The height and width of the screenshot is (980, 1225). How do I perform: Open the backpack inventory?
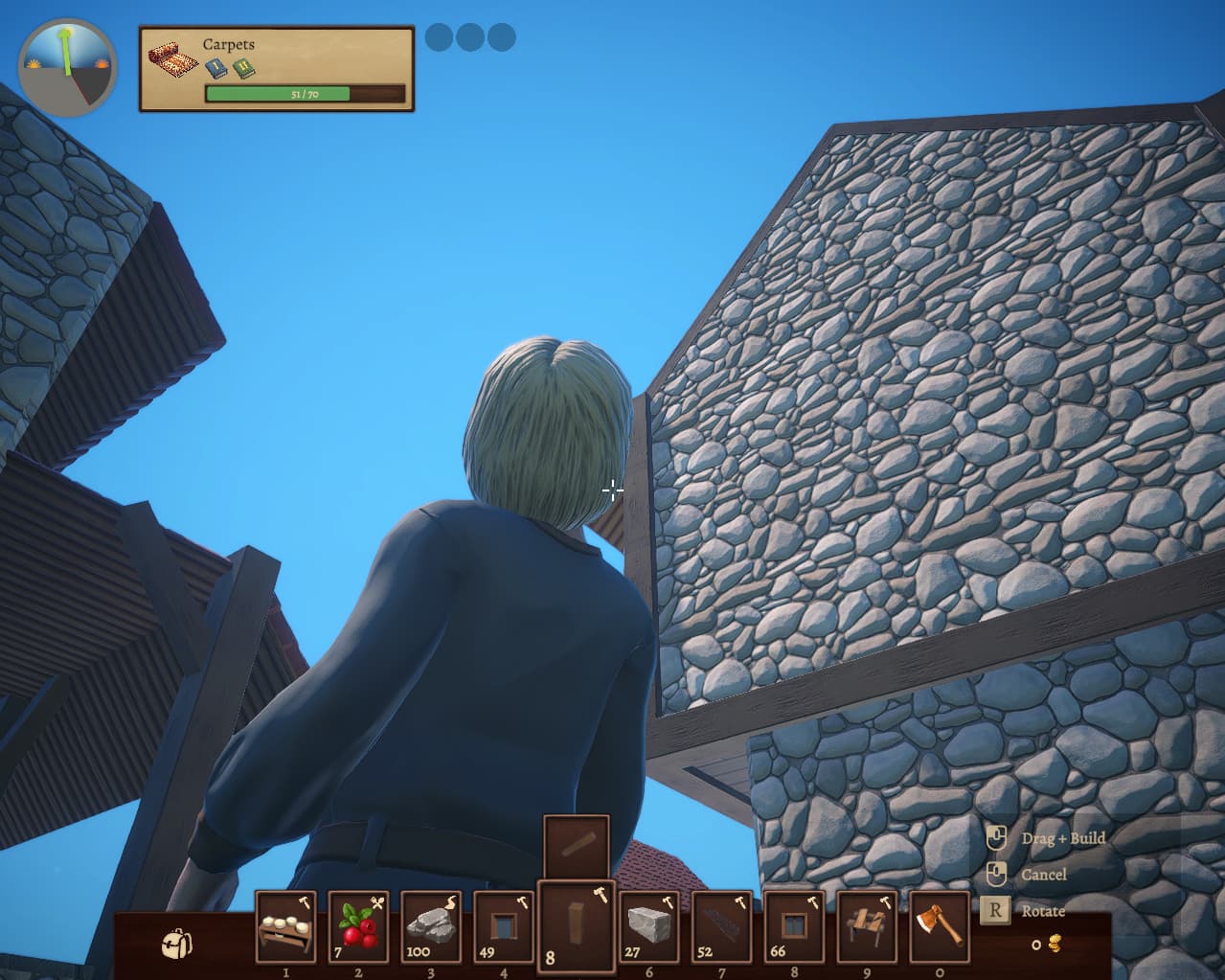176,943
